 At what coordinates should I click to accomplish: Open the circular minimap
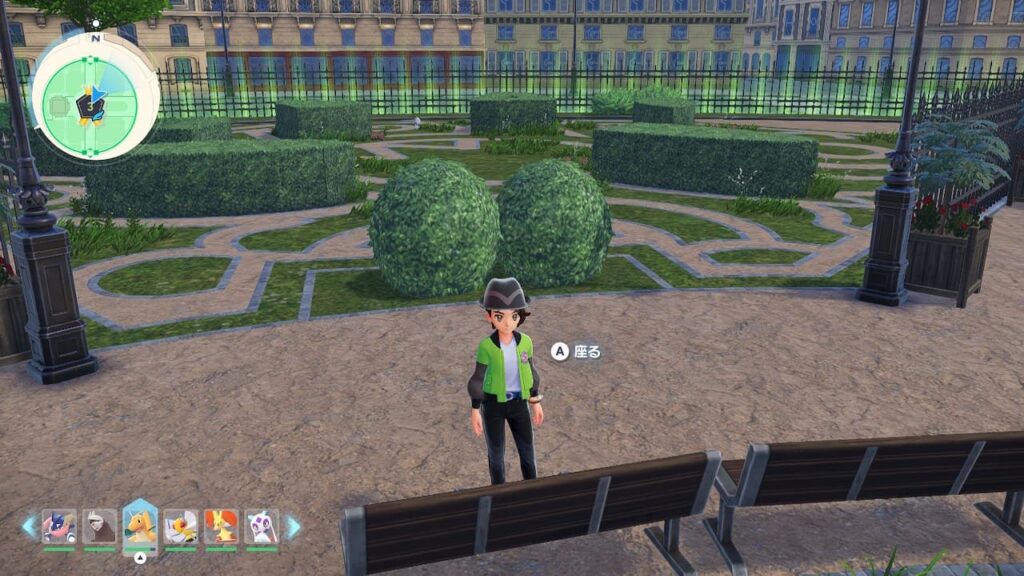95,94
